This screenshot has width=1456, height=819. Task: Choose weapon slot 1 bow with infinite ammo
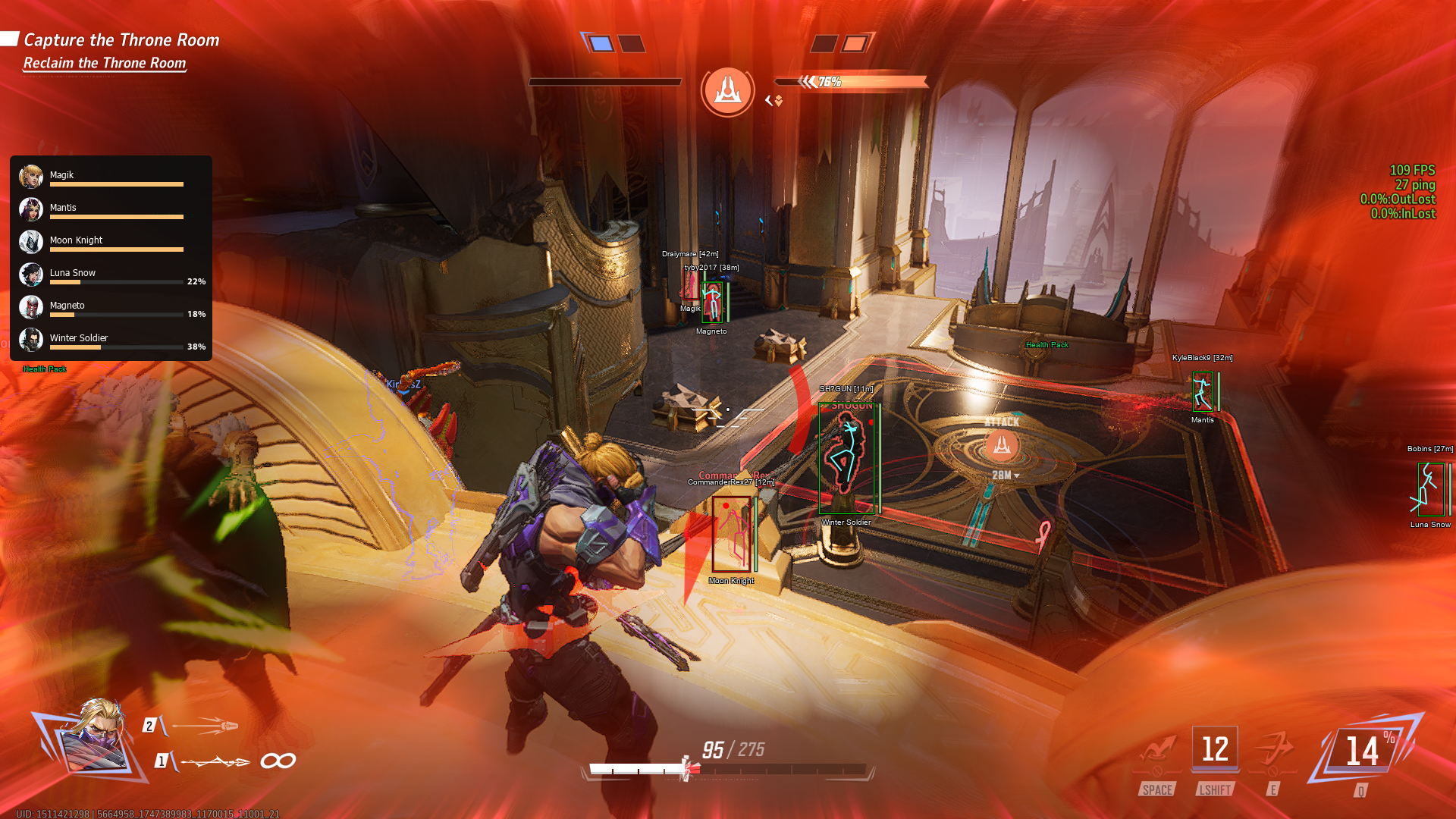point(216,761)
